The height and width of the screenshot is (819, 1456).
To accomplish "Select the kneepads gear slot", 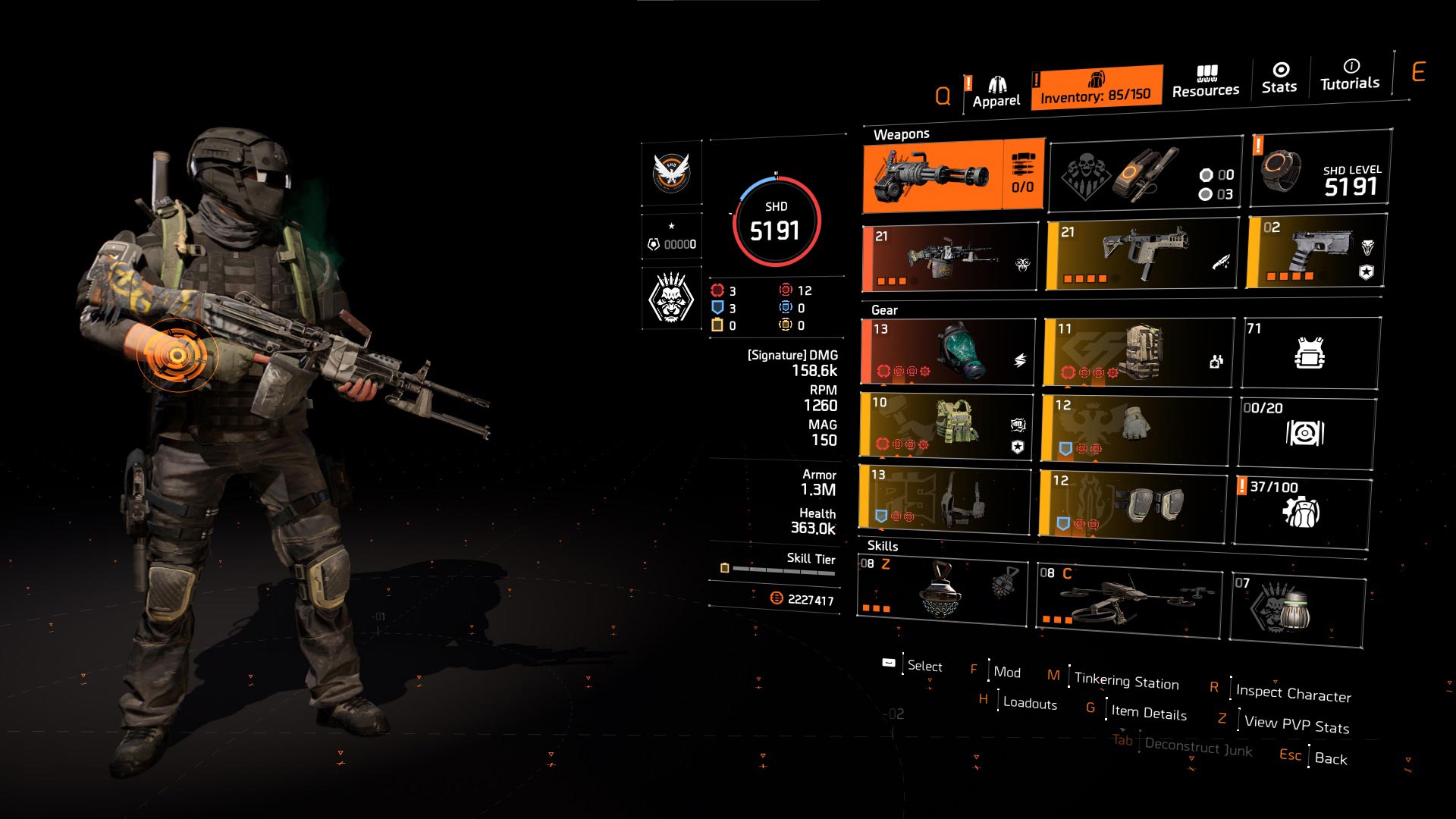I will click(x=1133, y=503).
